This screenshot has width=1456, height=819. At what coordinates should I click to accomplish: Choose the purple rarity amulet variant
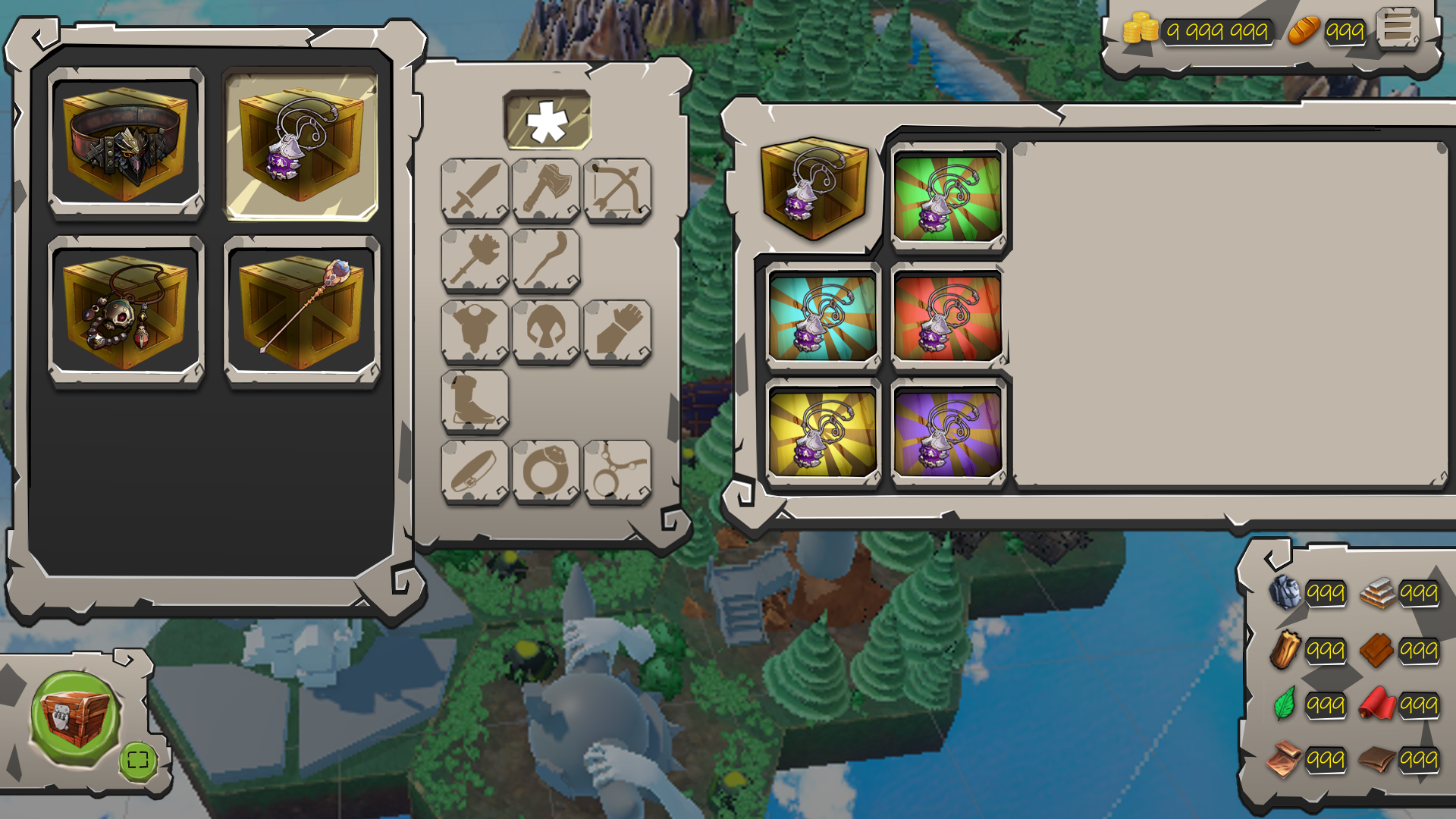(x=948, y=433)
